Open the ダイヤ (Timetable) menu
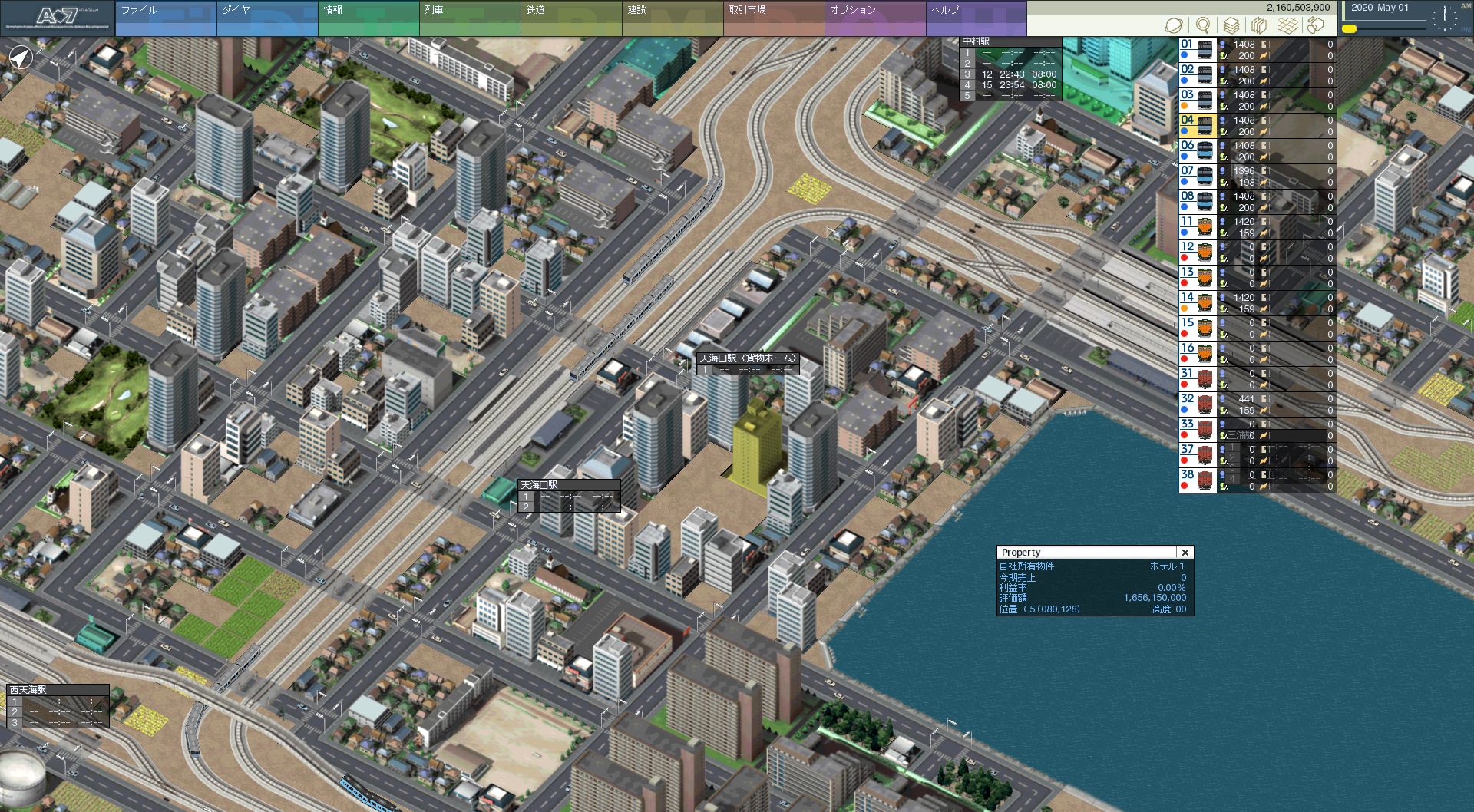The image size is (1474, 812). coord(267,18)
